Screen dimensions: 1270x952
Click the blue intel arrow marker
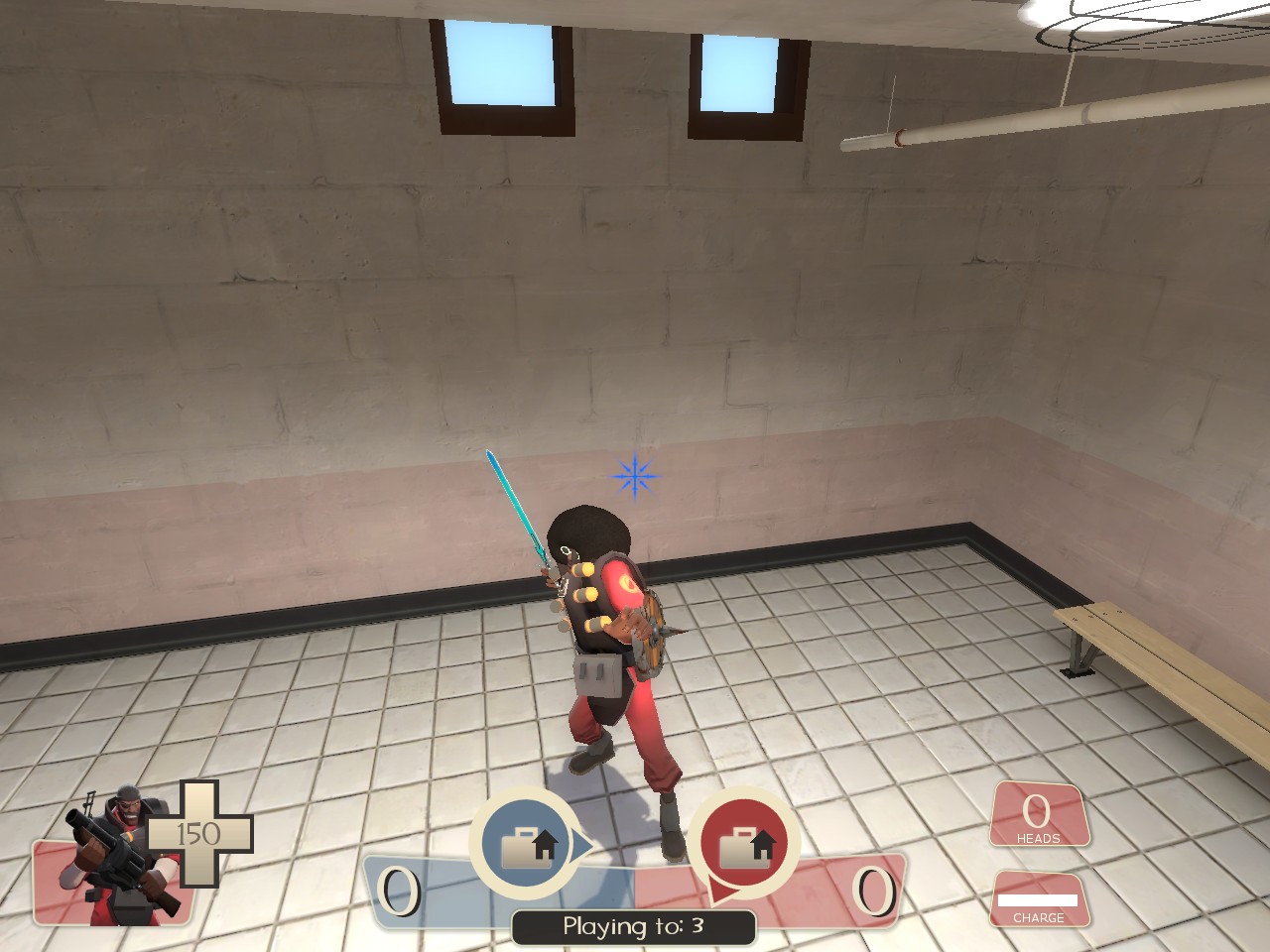(x=580, y=843)
